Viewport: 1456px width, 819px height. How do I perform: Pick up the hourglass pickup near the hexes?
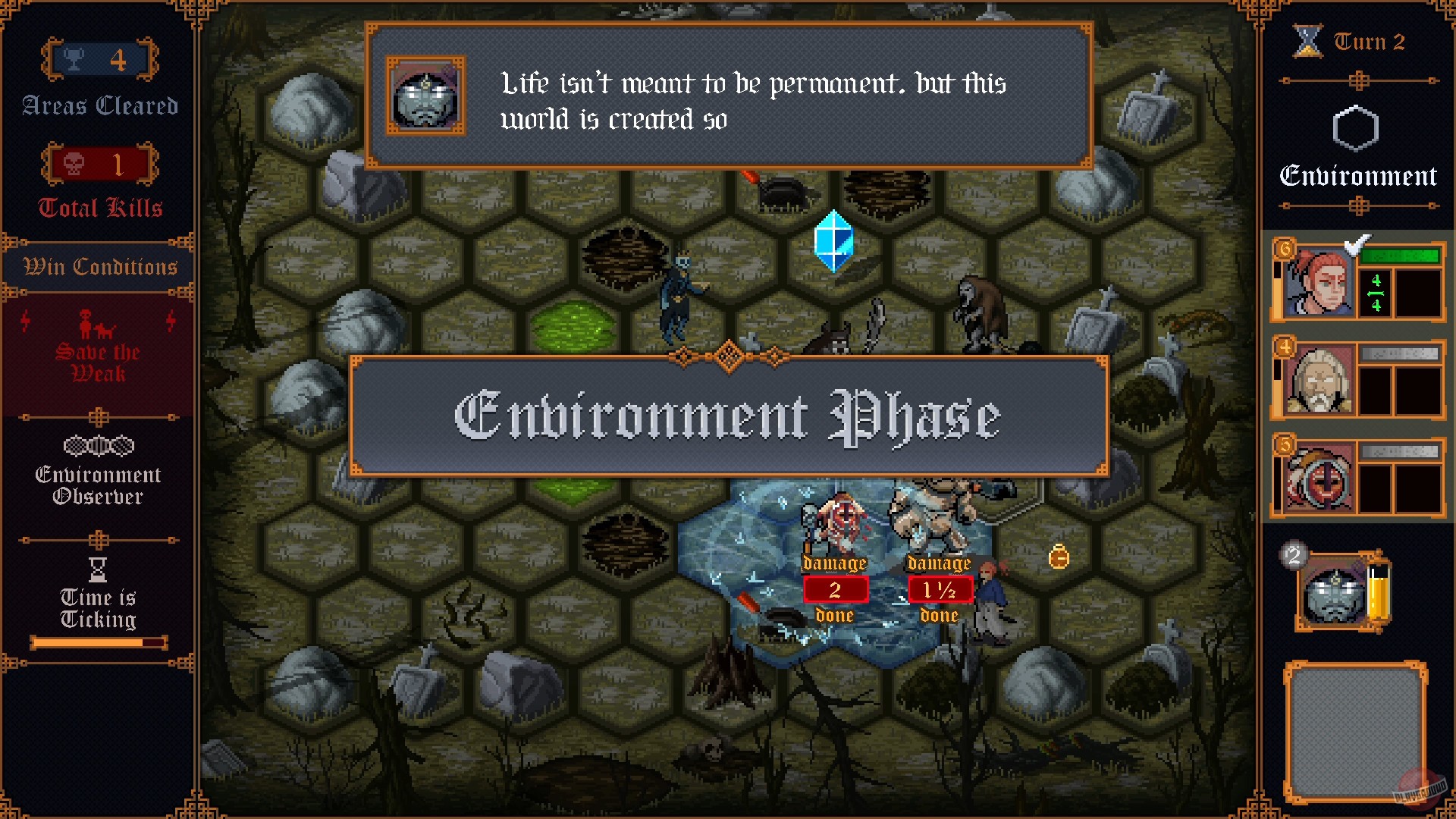(x=1060, y=556)
